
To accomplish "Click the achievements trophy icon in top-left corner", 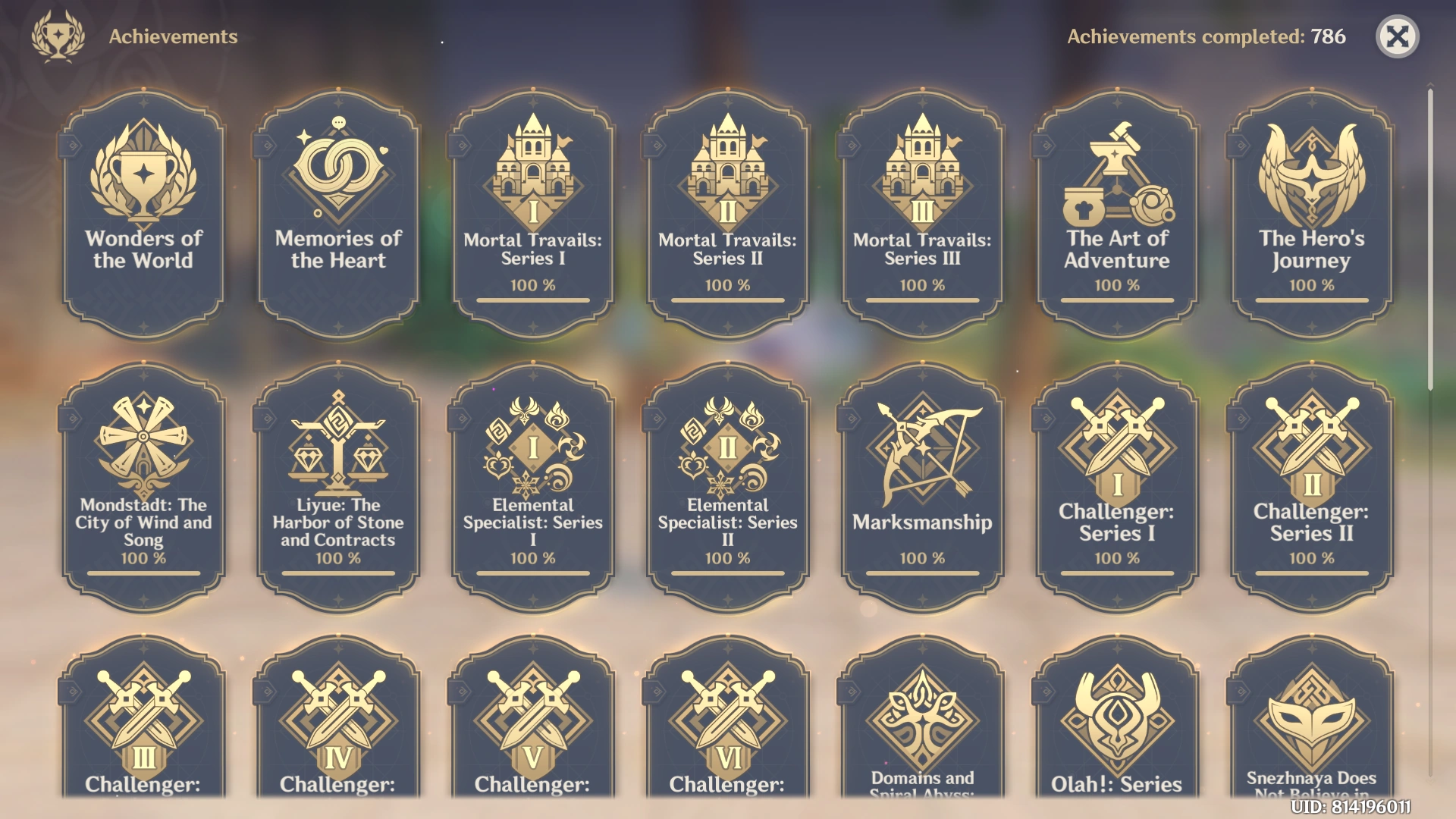I will (x=59, y=34).
